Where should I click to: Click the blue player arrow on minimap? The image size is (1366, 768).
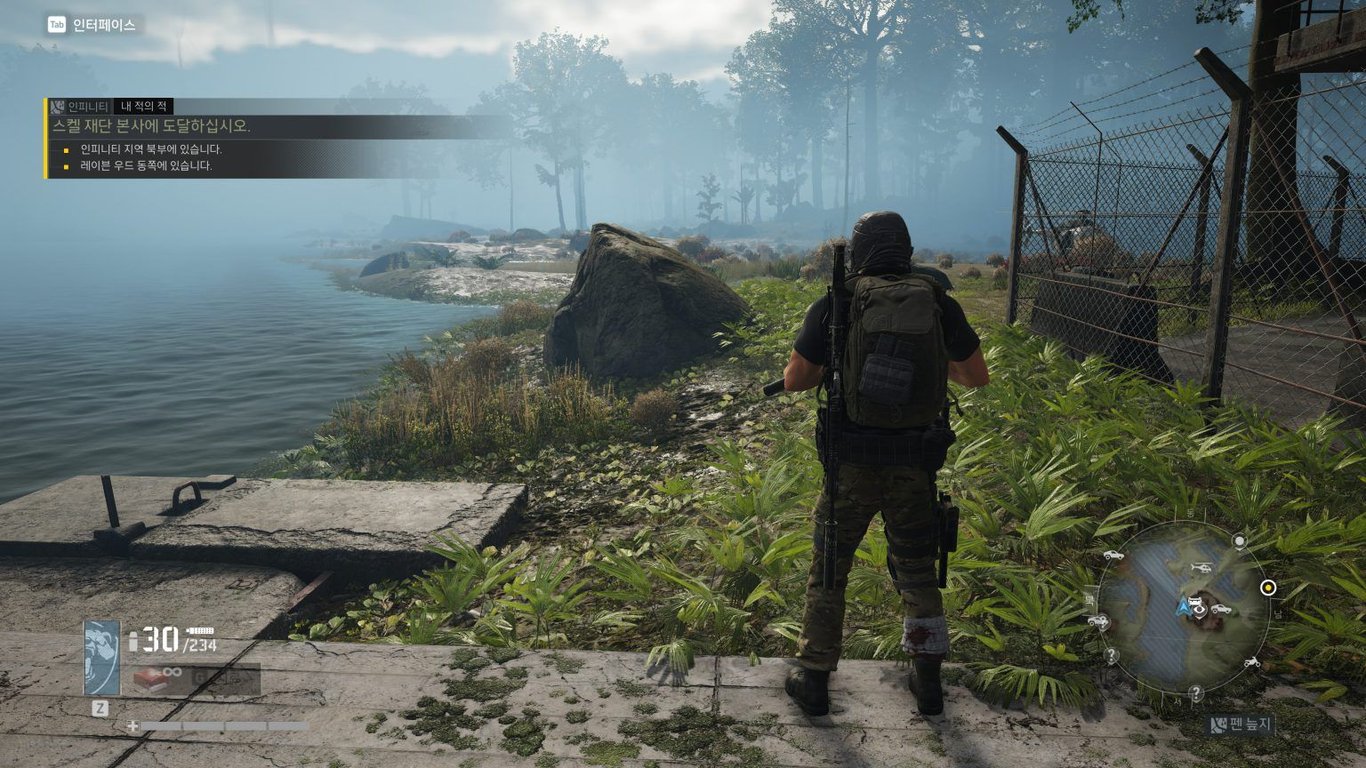tap(1183, 605)
